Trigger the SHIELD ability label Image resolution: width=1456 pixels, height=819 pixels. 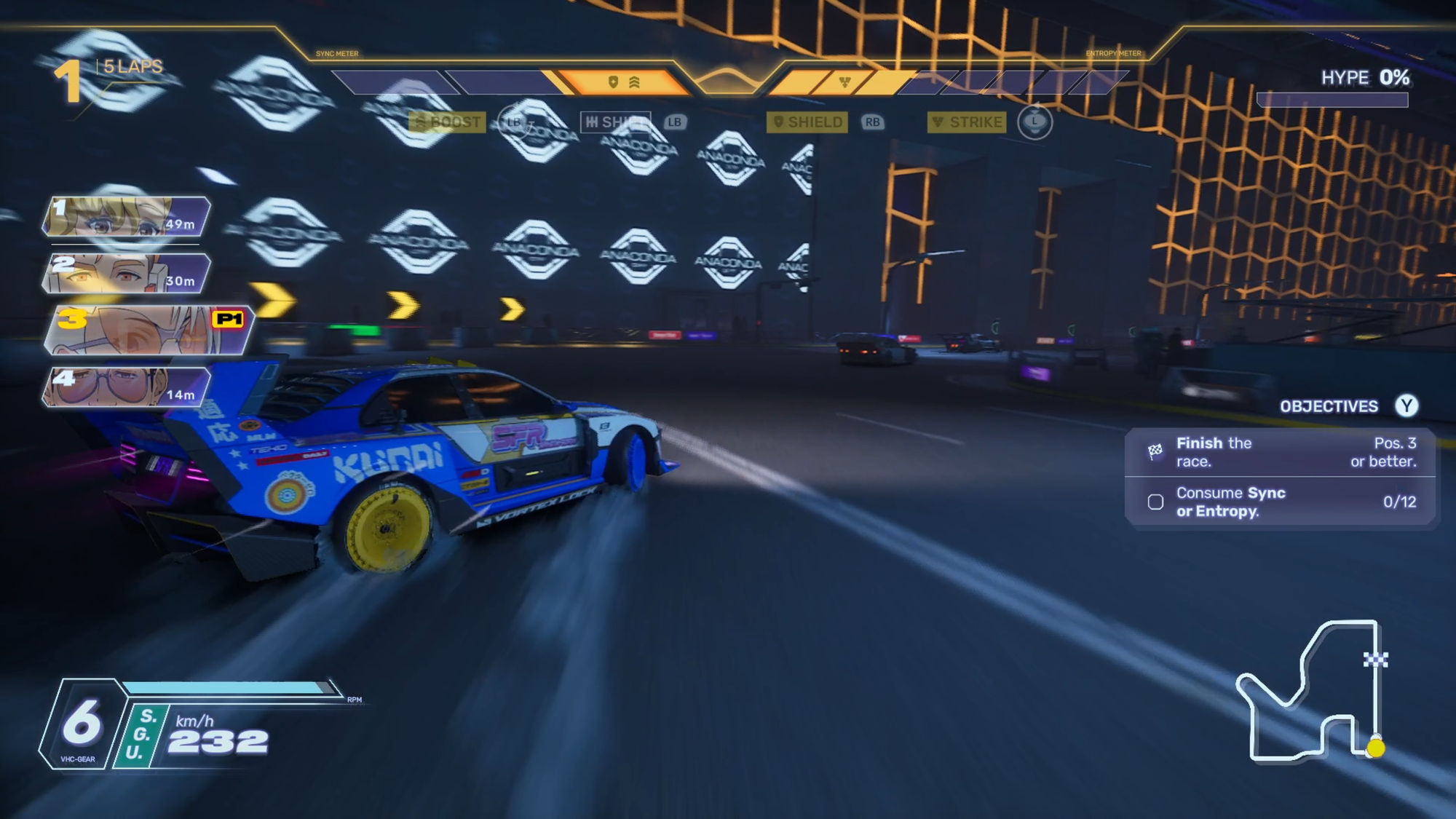point(807,122)
